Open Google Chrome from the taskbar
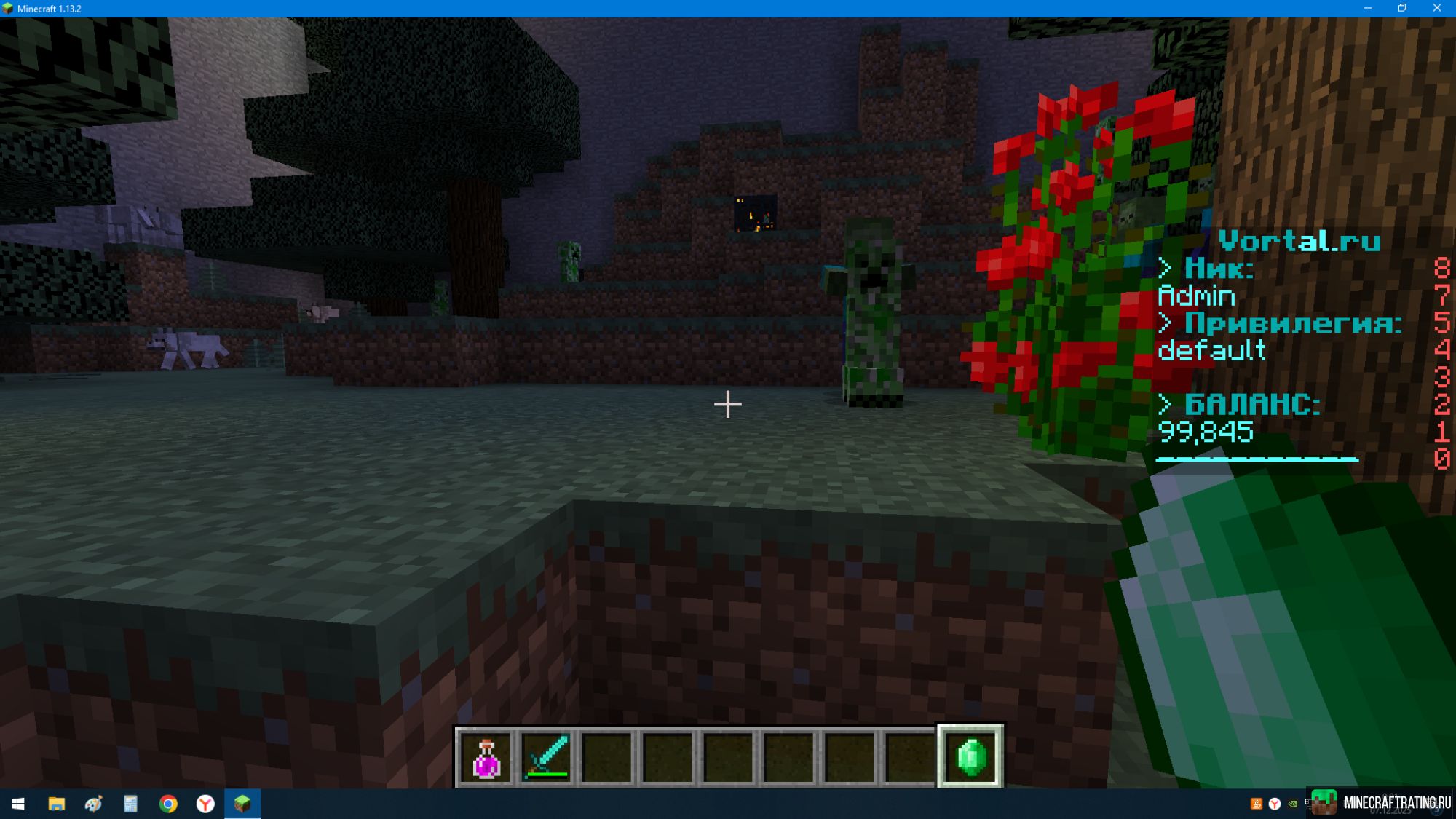 168,804
